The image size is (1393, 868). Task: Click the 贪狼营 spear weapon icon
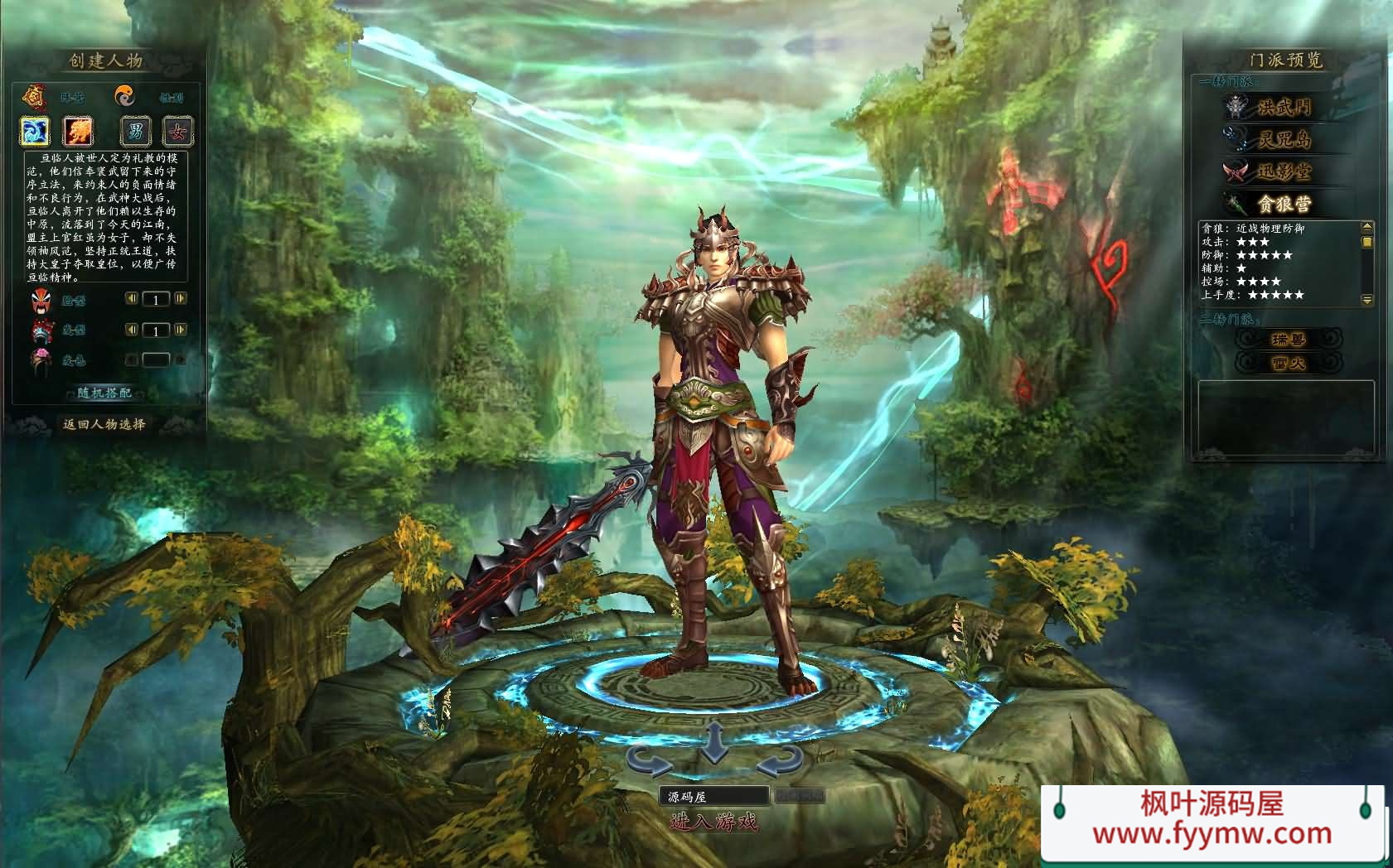click(x=1235, y=204)
